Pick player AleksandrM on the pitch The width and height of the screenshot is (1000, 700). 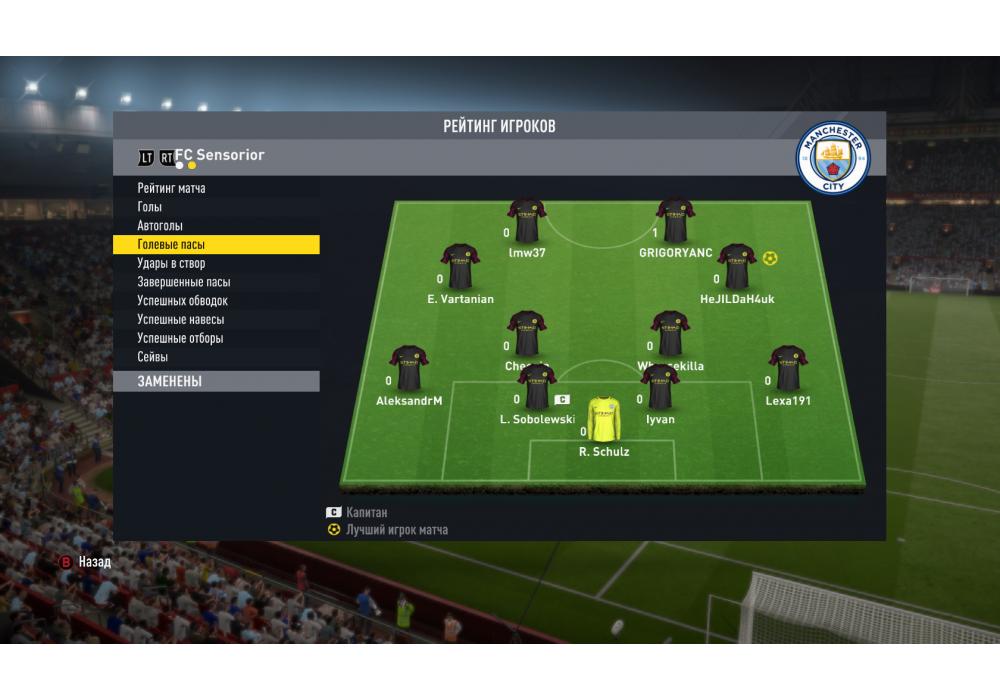(409, 369)
